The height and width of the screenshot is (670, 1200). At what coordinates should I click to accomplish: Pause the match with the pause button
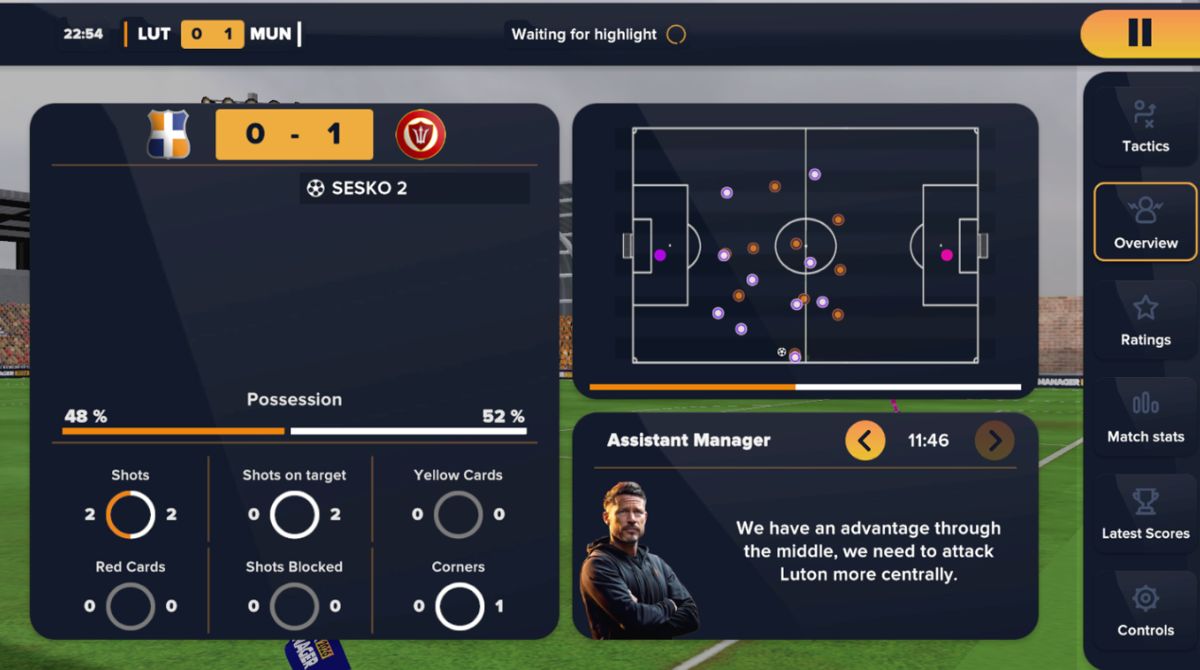coord(1139,33)
